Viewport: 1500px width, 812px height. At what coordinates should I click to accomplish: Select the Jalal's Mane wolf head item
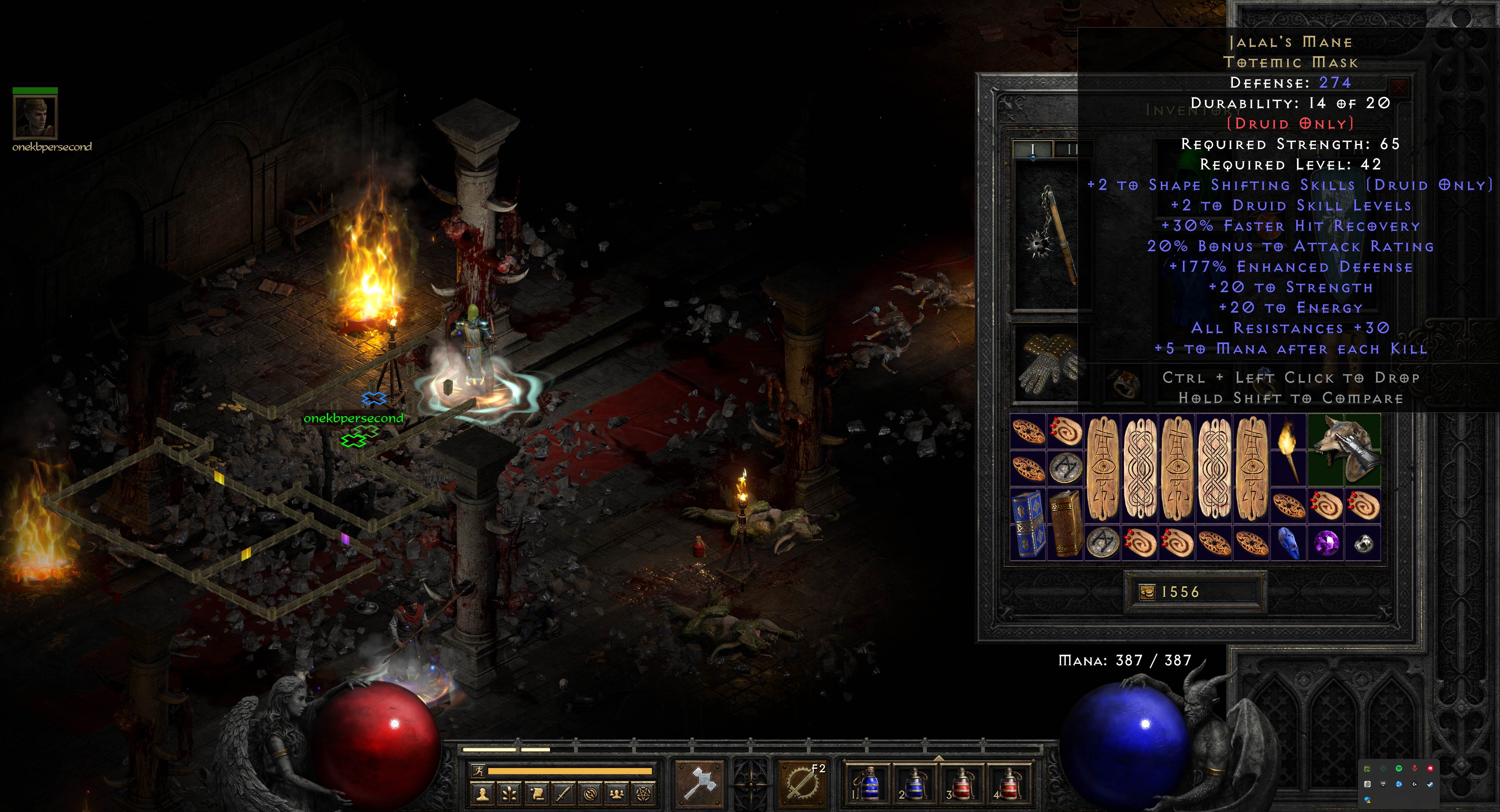click(x=1344, y=449)
